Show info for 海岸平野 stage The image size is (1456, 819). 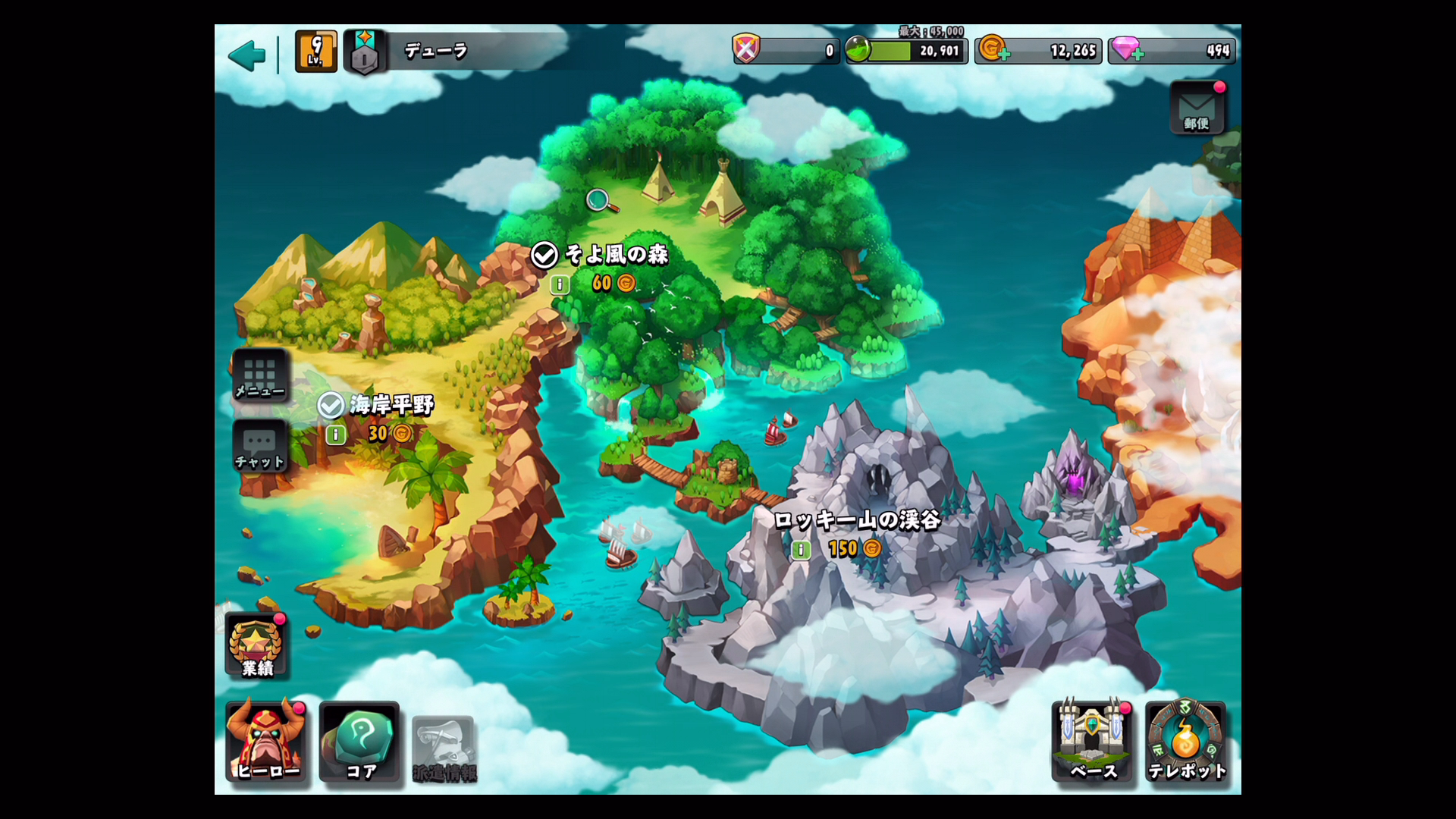[x=335, y=435]
